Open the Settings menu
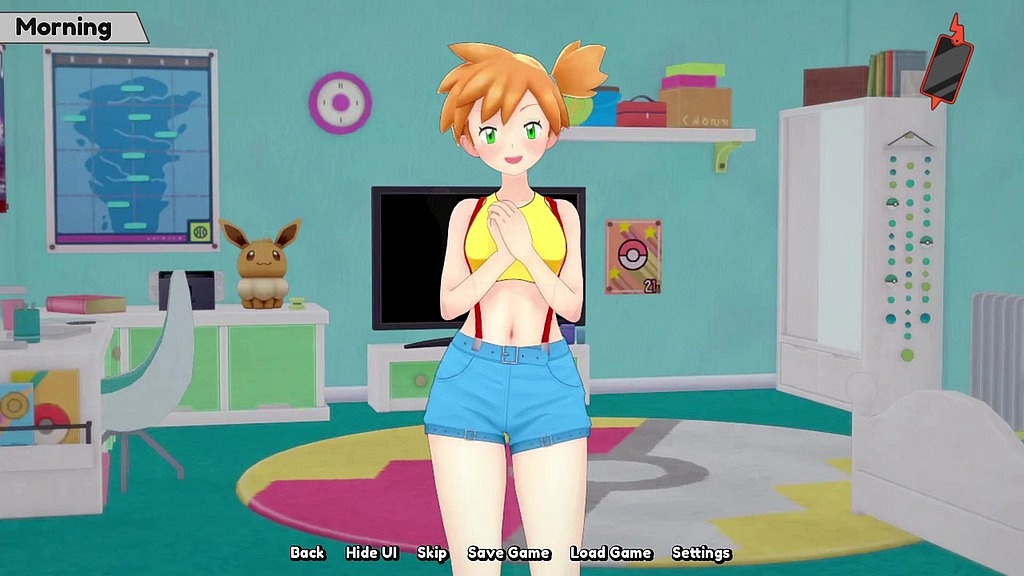Viewport: 1024px width, 576px height. (701, 553)
